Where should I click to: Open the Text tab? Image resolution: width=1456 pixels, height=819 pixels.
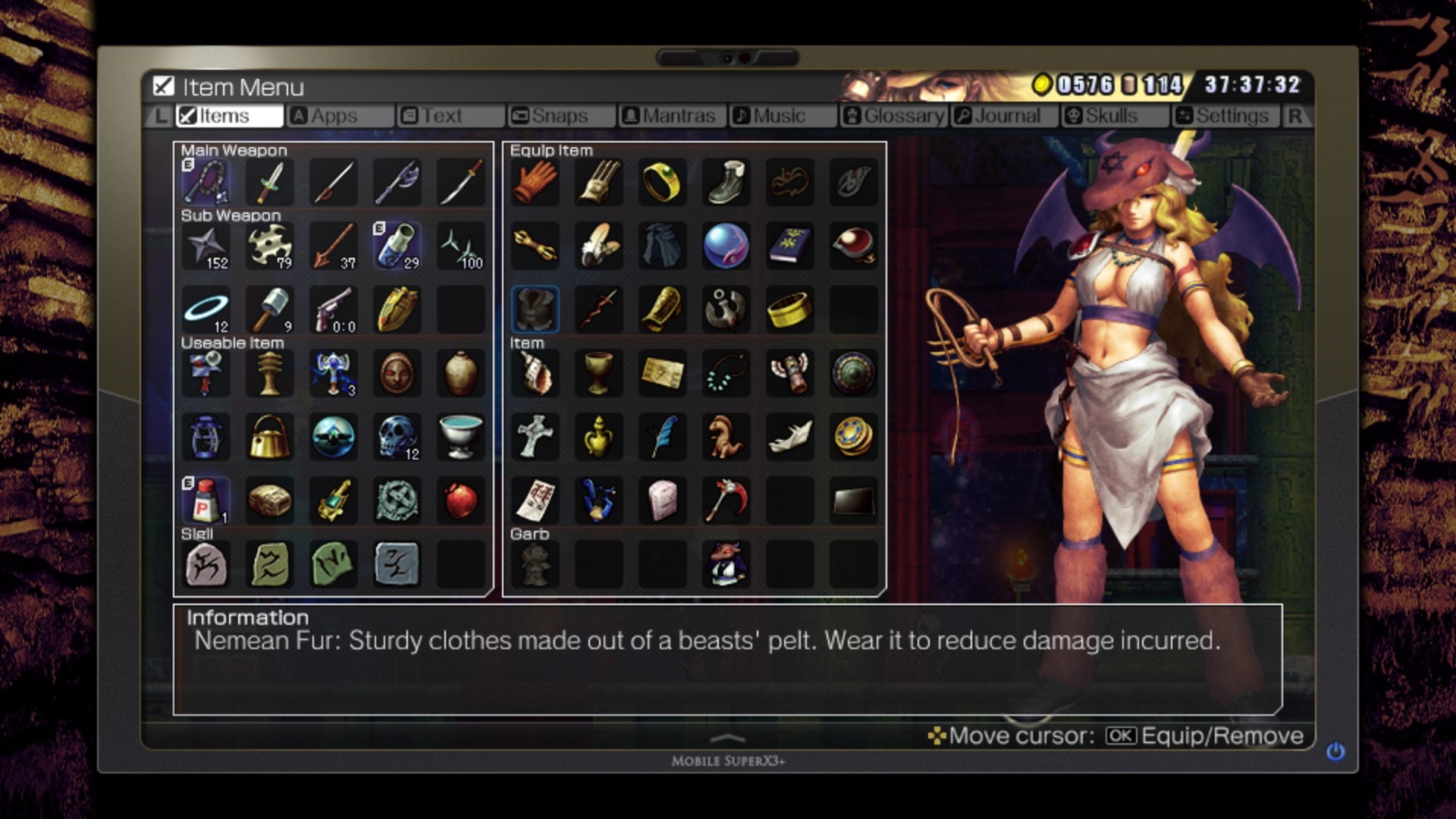(x=441, y=116)
